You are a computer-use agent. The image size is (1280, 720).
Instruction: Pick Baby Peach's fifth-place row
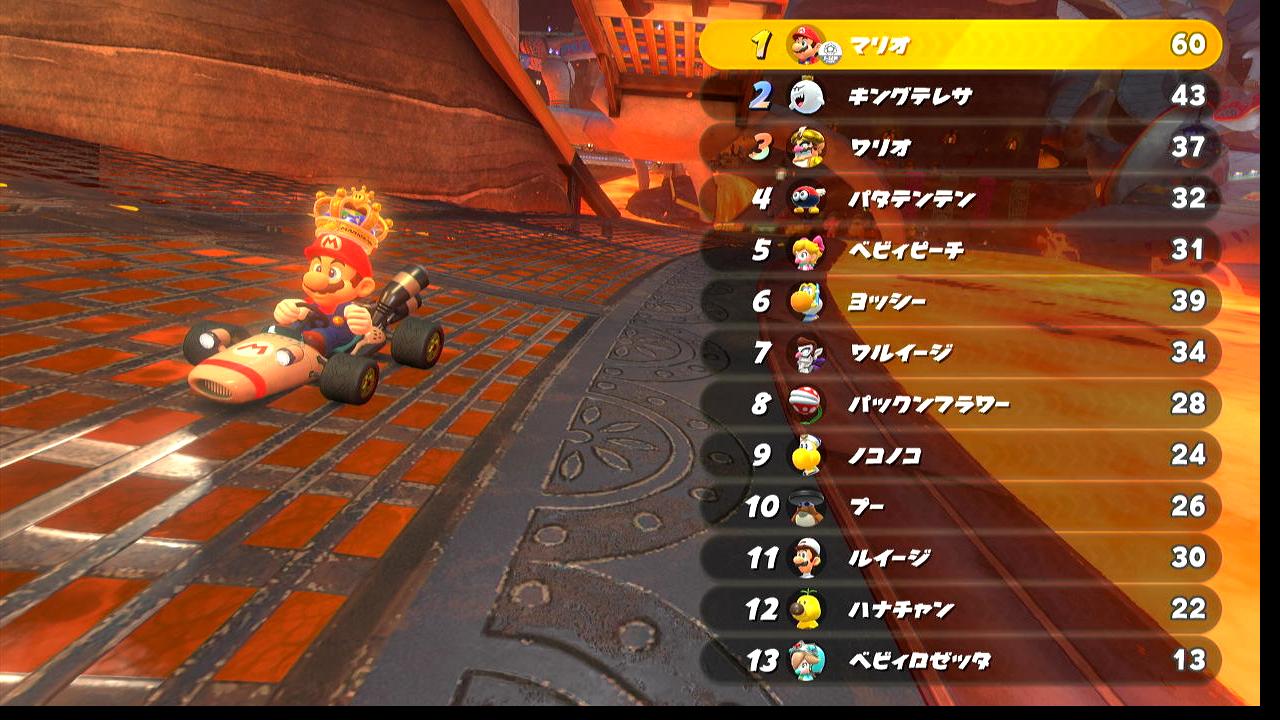(960, 249)
